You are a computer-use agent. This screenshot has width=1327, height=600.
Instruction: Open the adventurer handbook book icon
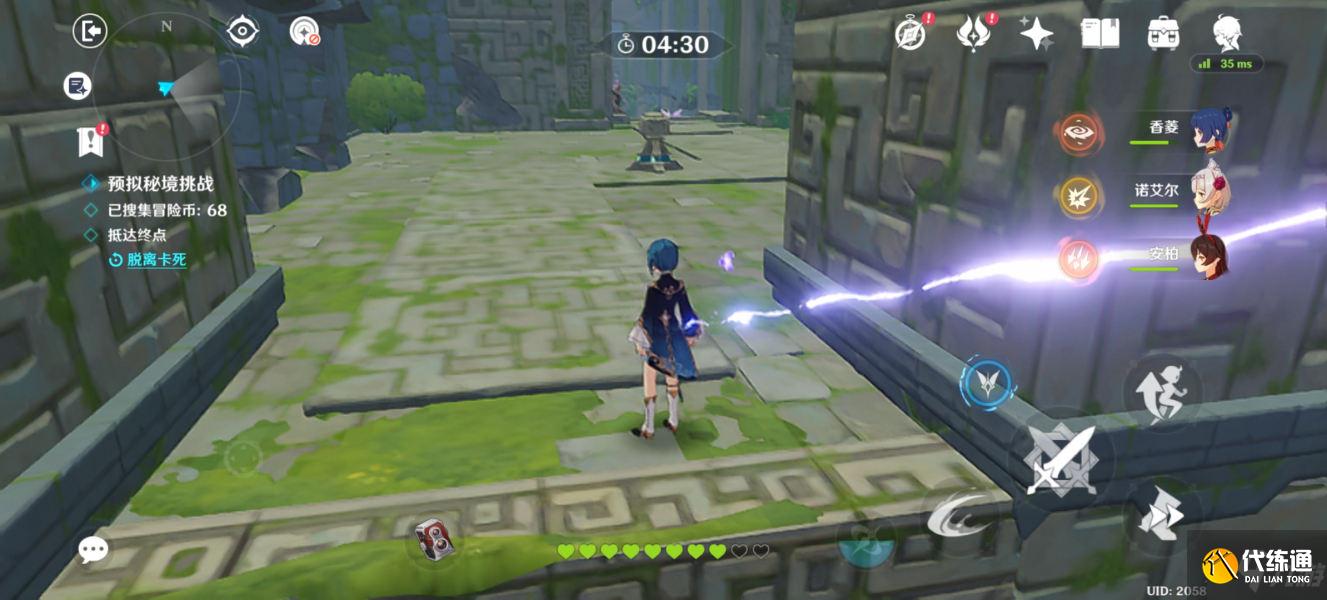[x=1099, y=34]
